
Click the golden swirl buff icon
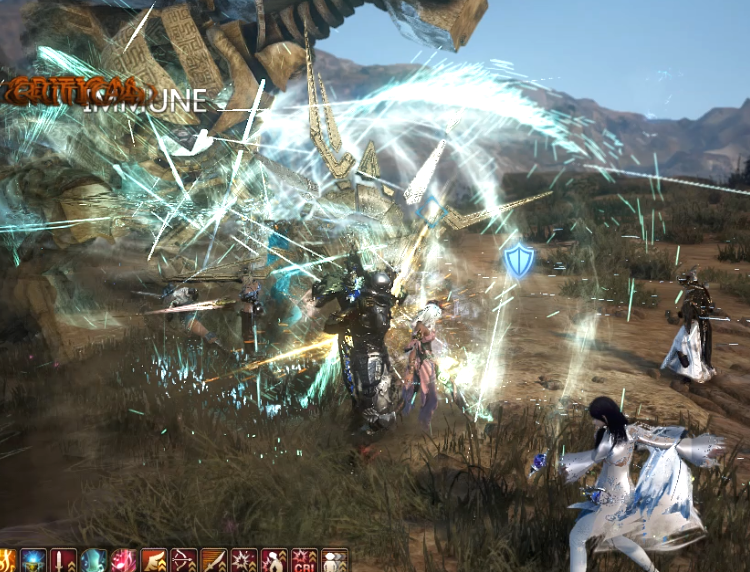pyautogui.click(x=6, y=560)
